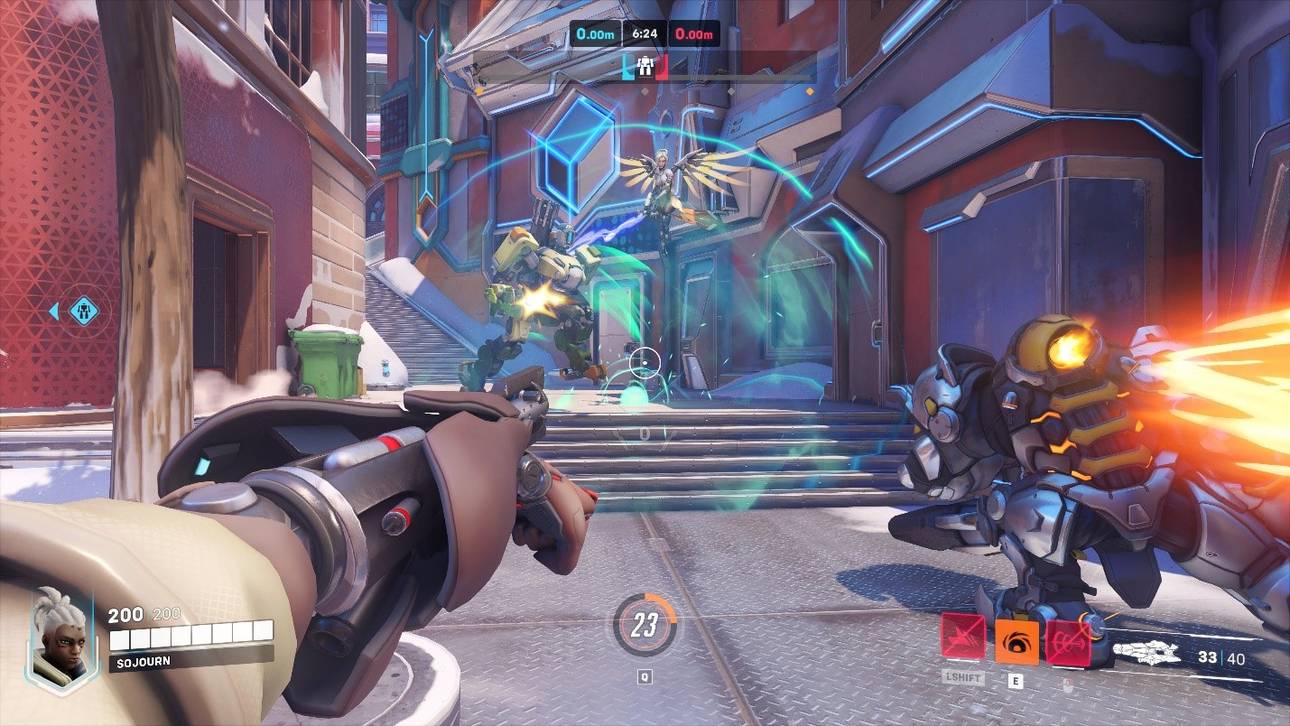This screenshot has height=726, width=1290.
Task: Select the robot objective waypoint marker
Action: [x=83, y=311]
